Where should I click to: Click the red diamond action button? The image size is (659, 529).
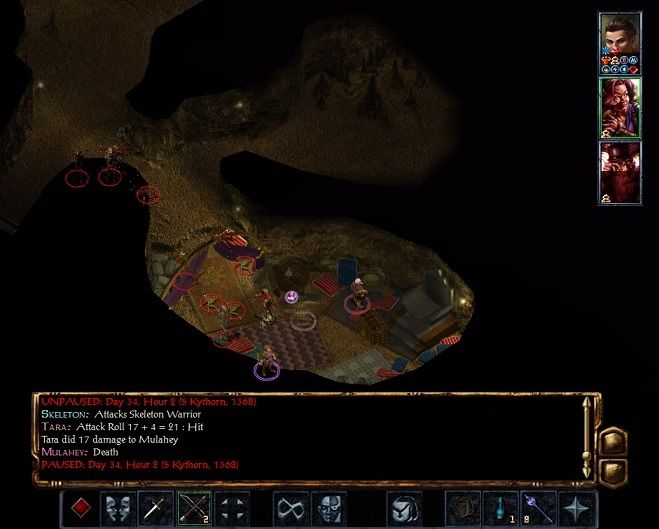click(x=82, y=507)
